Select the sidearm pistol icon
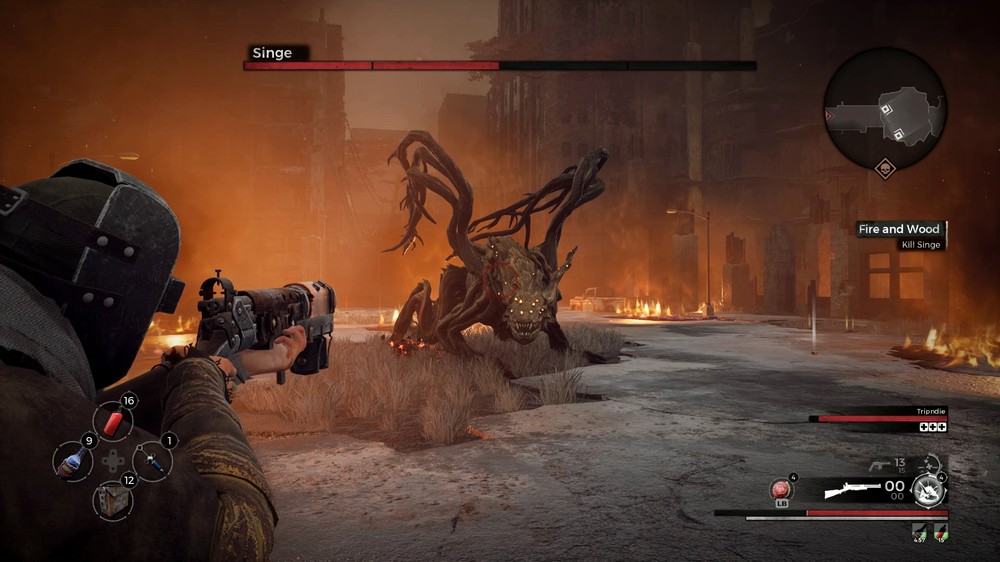This screenshot has height=562, width=1000. pyautogui.click(x=882, y=463)
